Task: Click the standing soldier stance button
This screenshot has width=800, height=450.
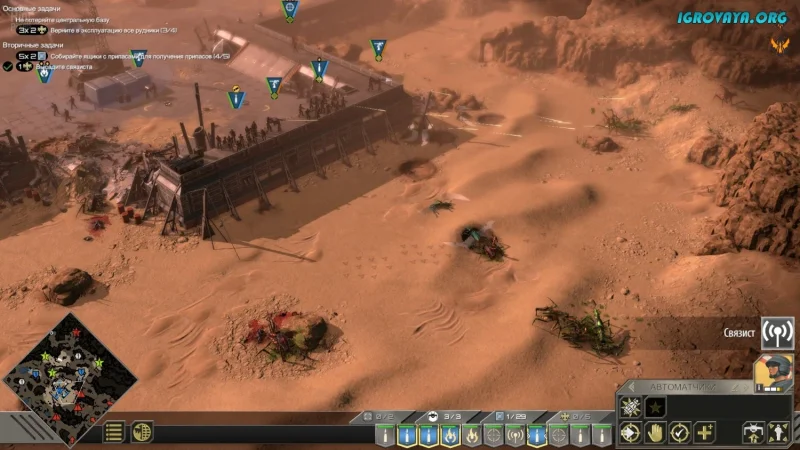Action: [x=778, y=433]
